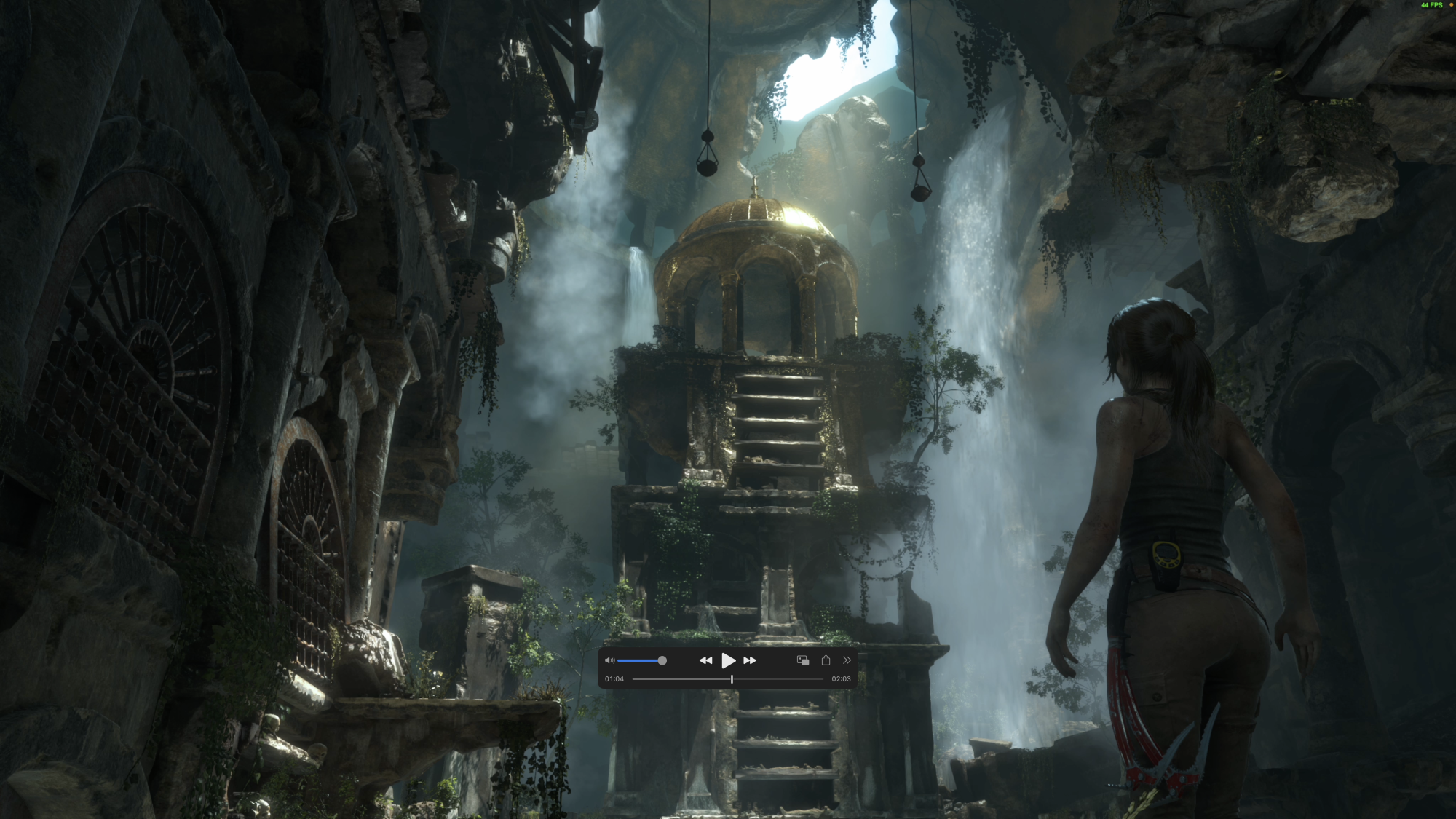Play the paused video

pyautogui.click(x=727, y=660)
